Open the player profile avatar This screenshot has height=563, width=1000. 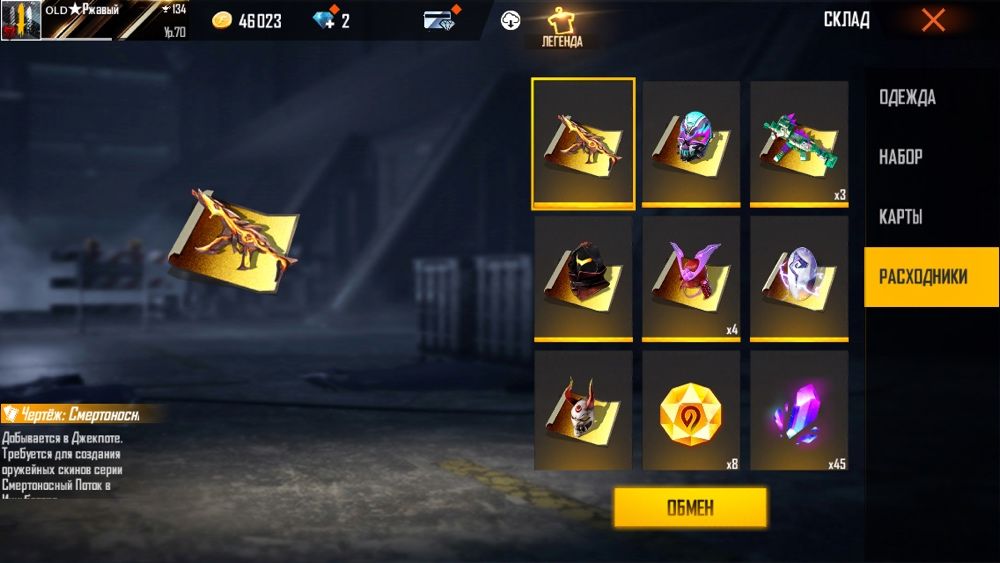tap(21, 20)
